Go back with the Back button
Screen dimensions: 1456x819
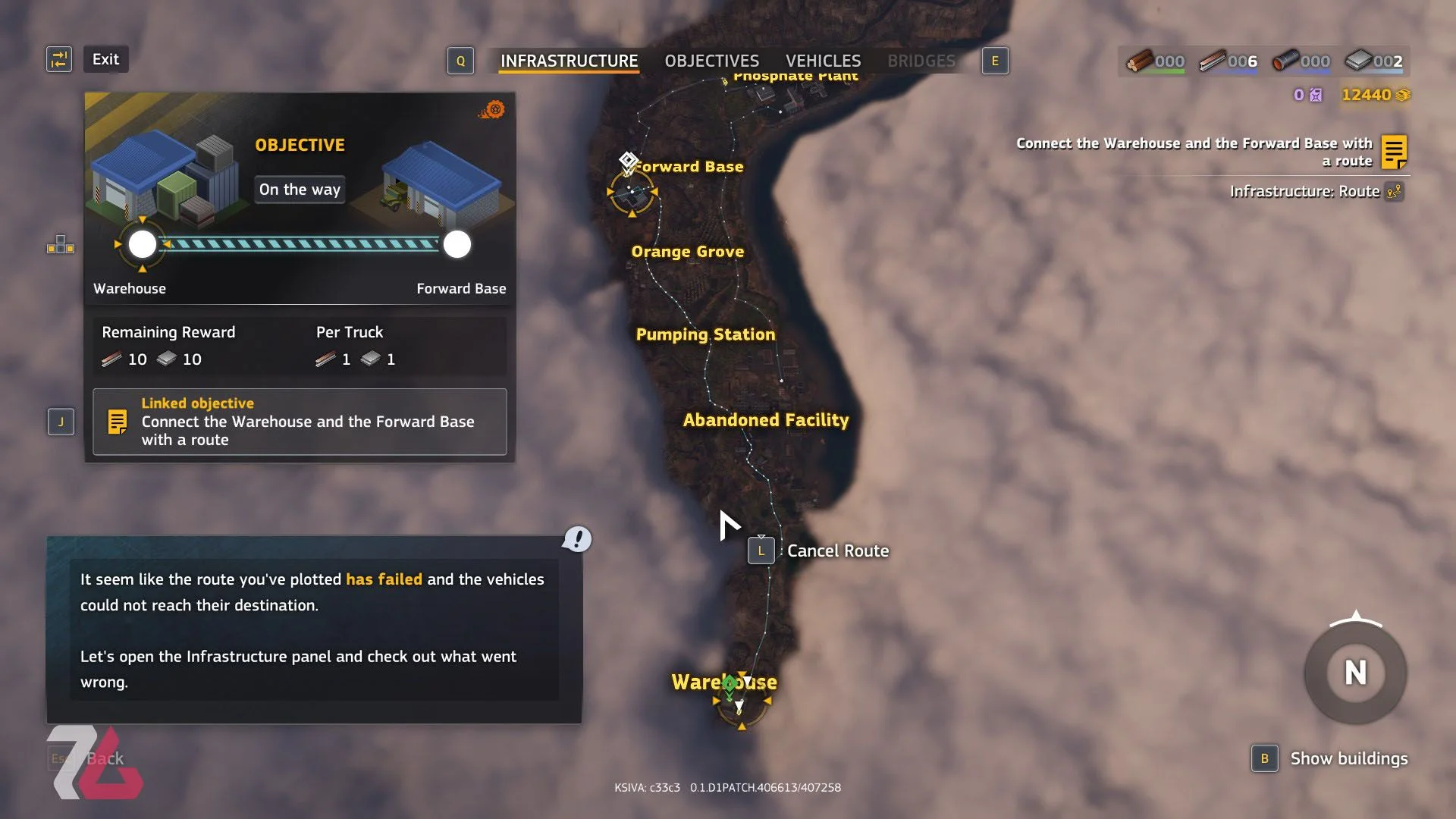(105, 758)
